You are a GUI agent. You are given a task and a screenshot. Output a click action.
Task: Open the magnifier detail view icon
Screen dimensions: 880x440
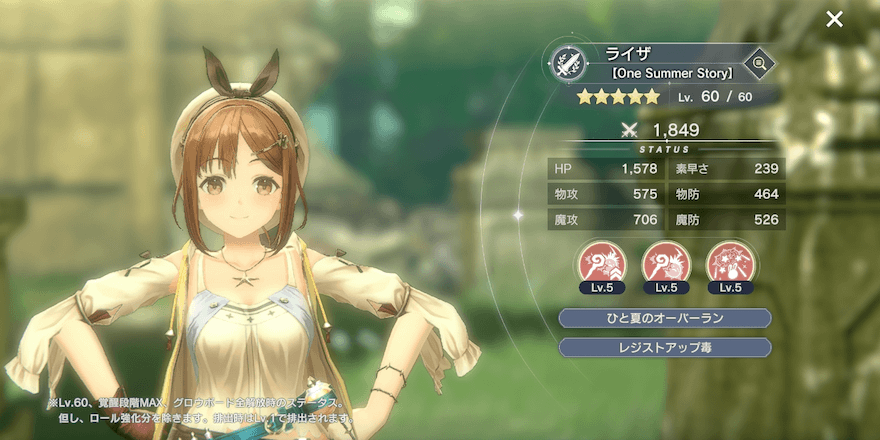pos(759,64)
